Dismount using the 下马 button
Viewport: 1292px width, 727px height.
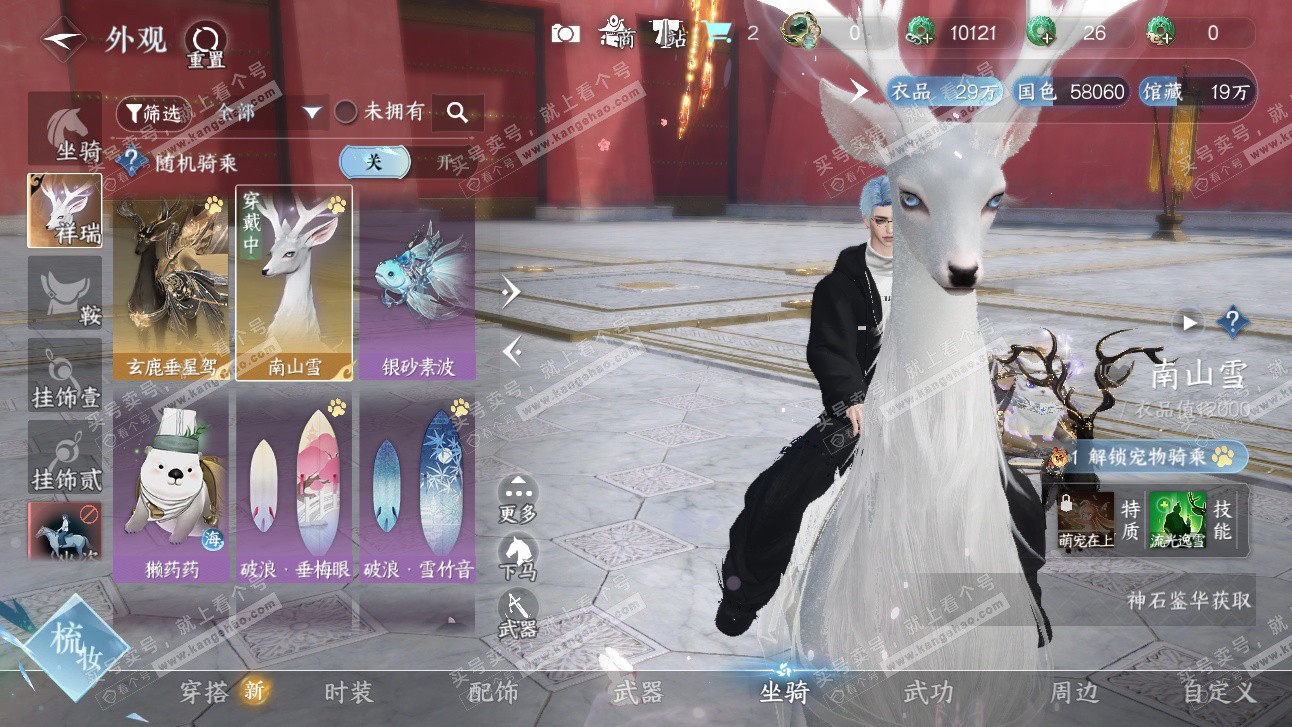pyautogui.click(x=518, y=557)
